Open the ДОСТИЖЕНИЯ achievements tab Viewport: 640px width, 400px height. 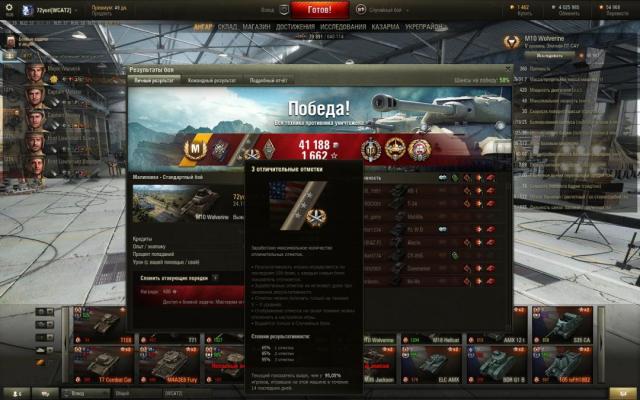pos(295,27)
